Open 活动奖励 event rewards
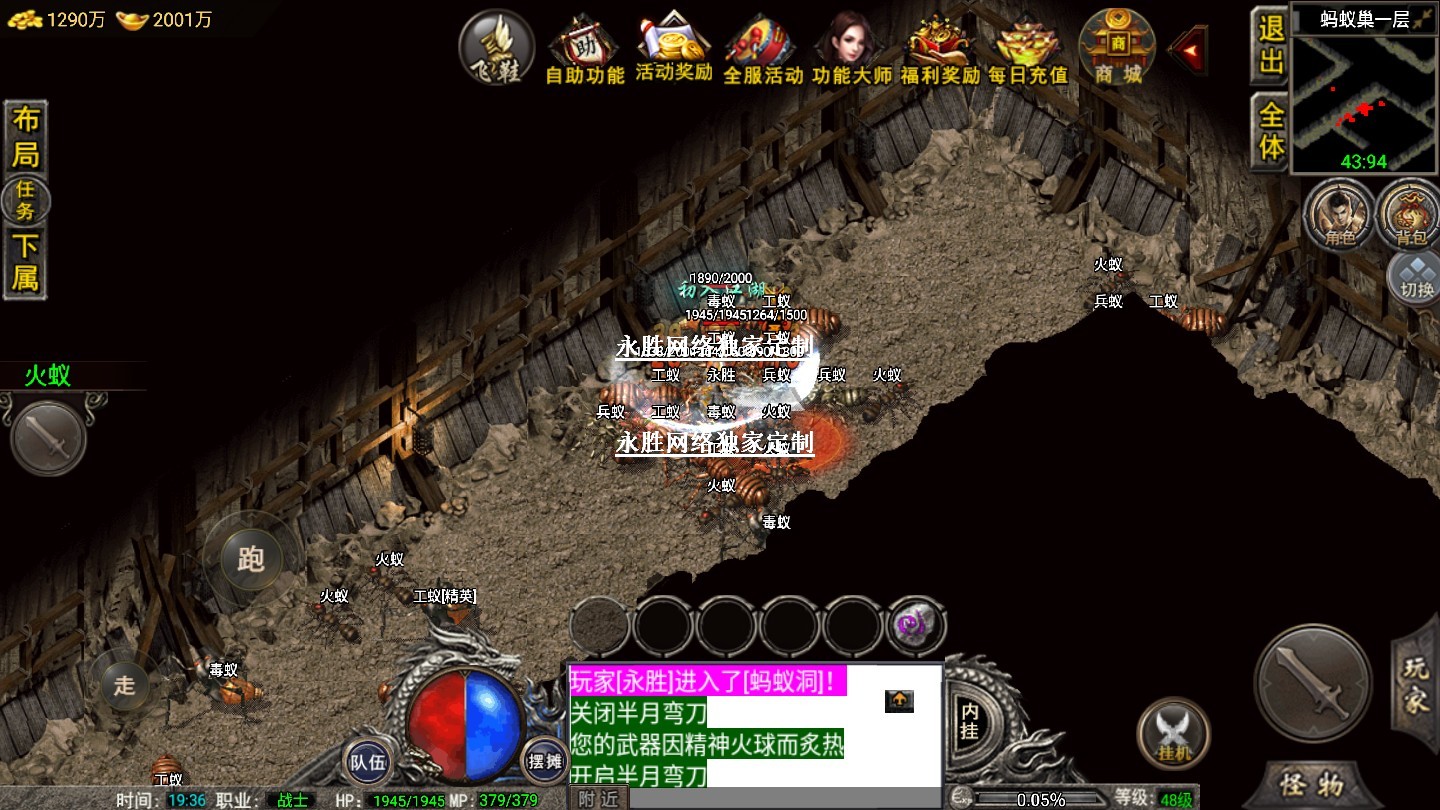Screen dimensions: 1440x810 pos(674,50)
